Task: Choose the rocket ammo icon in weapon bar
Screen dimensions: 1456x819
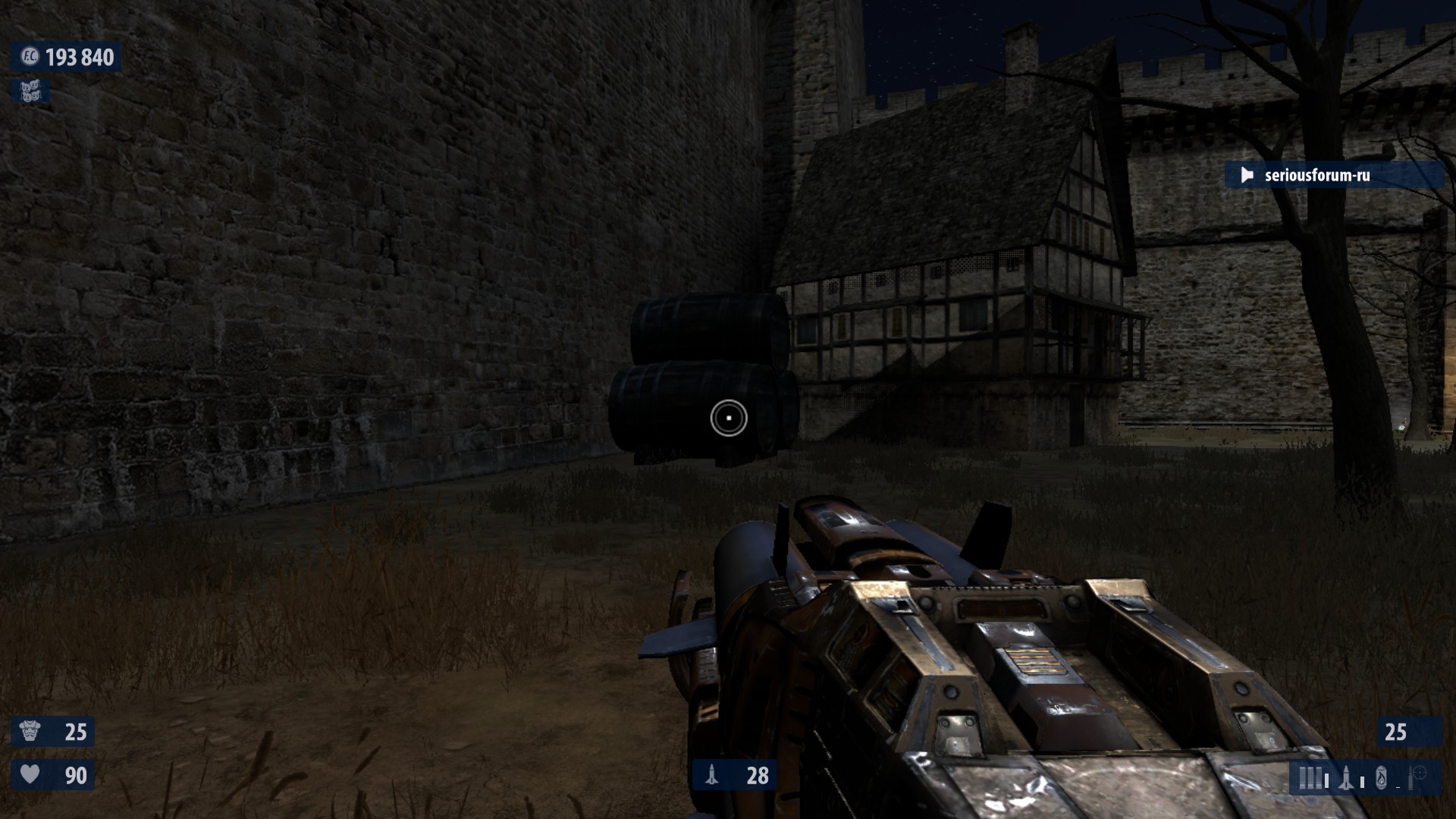Action: click(x=1346, y=778)
